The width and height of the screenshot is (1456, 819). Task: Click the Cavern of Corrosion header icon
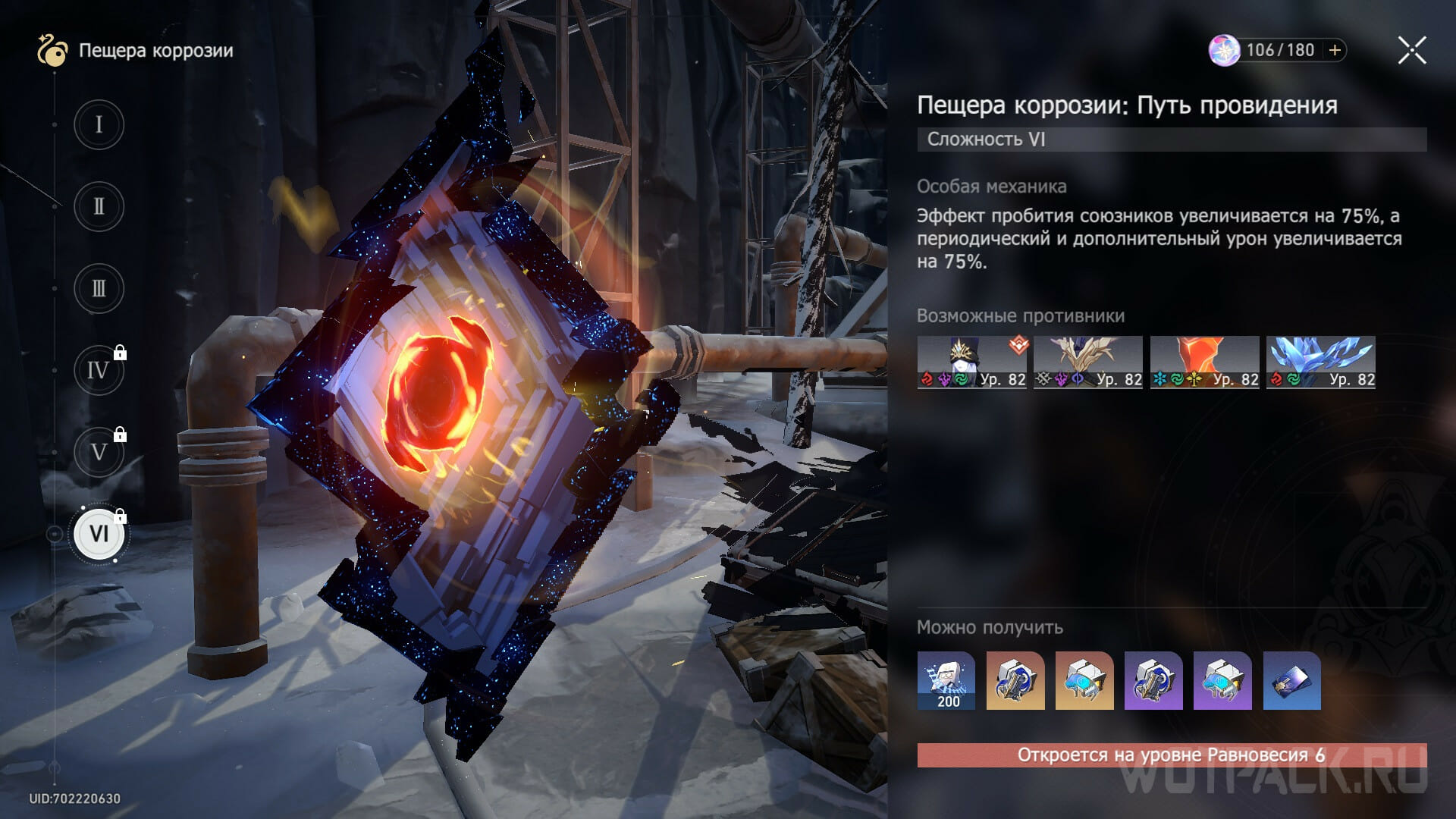pyautogui.click(x=52, y=51)
